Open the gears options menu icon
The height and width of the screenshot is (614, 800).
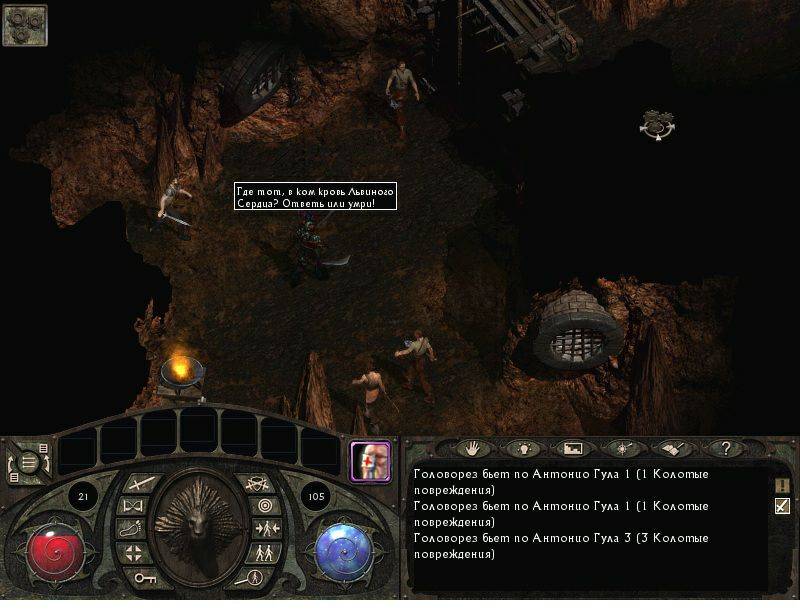24,24
